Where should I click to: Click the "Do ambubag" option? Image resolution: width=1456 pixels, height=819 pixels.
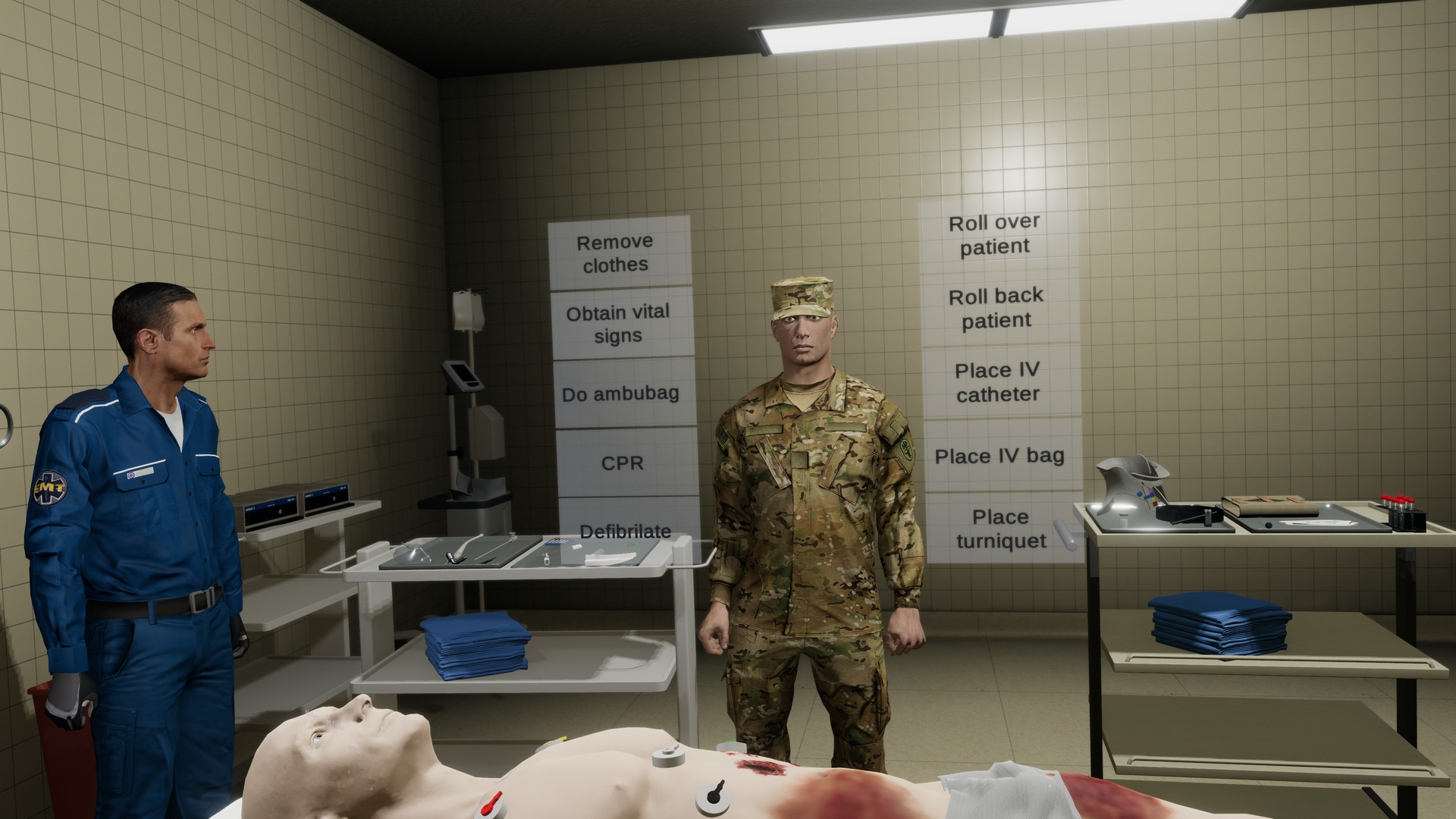pyautogui.click(x=620, y=394)
